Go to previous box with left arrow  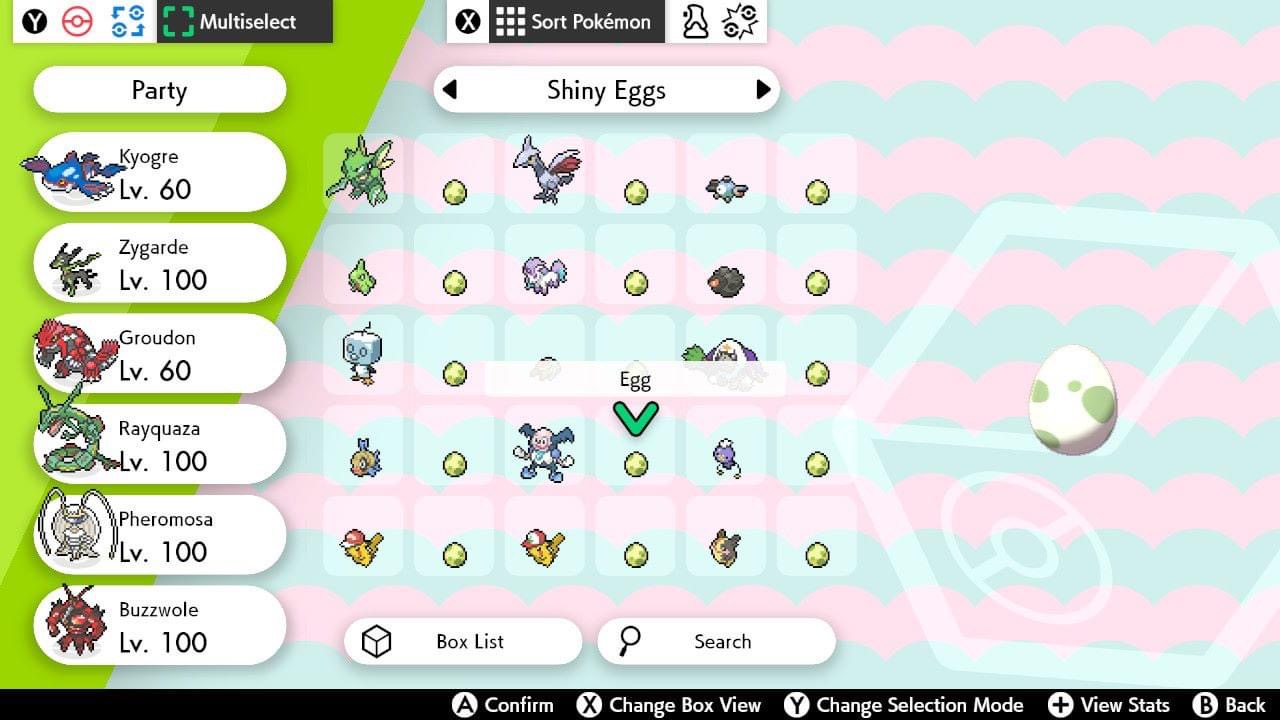448,90
